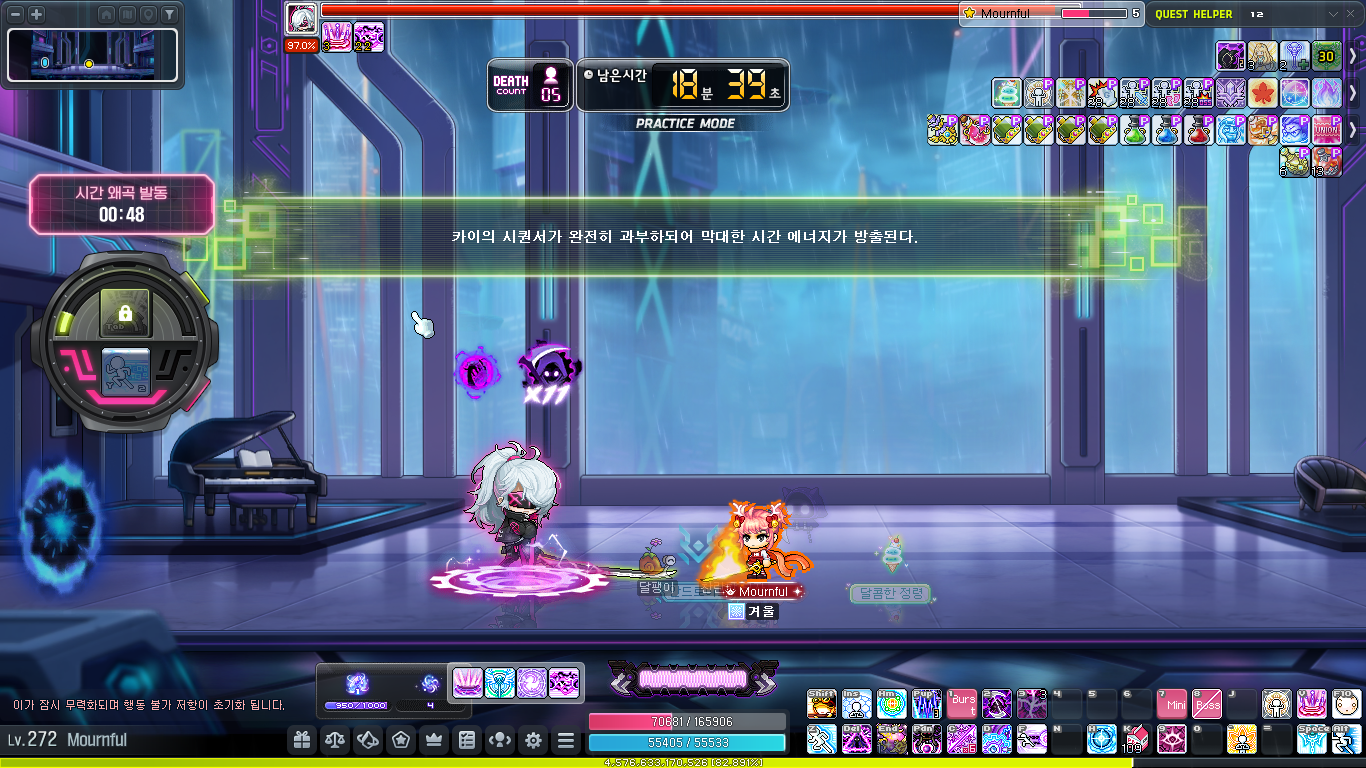1366x768 pixels.
Task: Open the three-line main menu button
Action: point(566,740)
